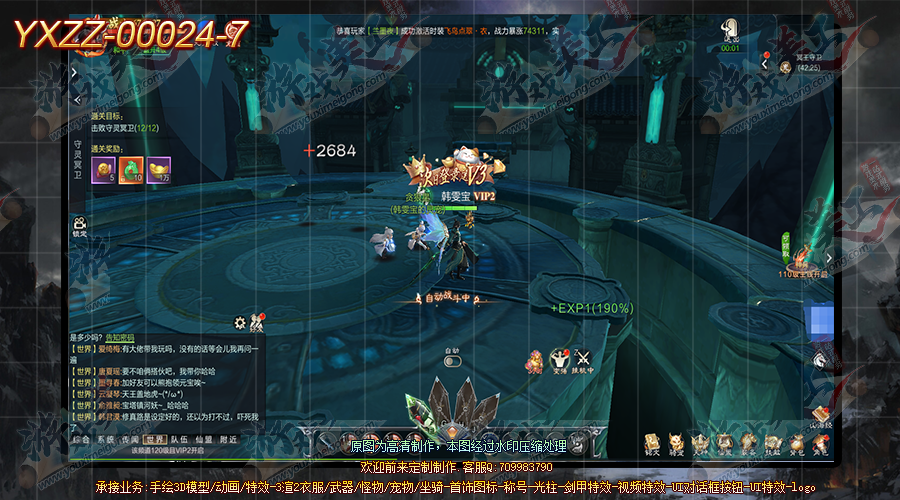Open the 综合 chat tab

(81, 439)
